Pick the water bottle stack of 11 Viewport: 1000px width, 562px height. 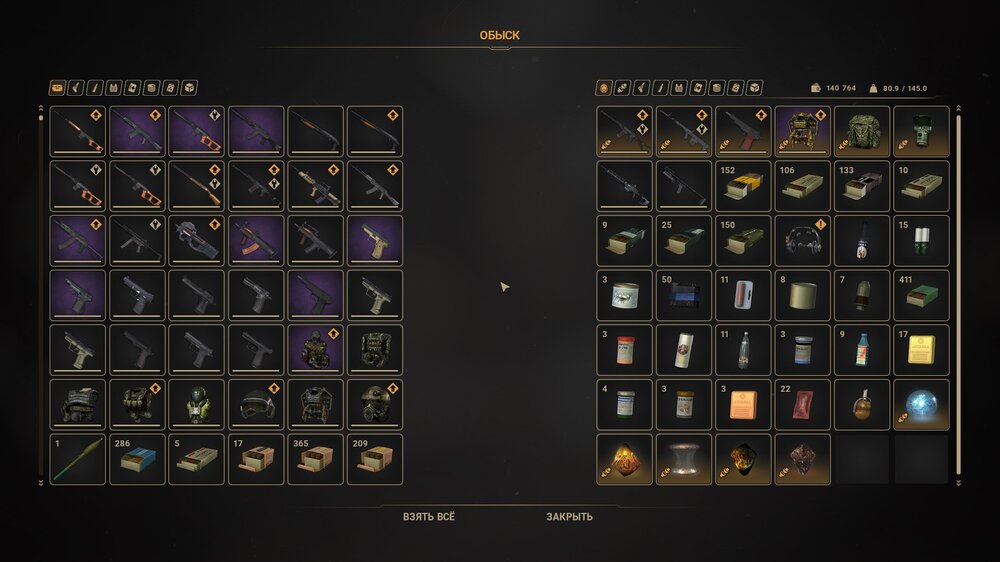(743, 350)
